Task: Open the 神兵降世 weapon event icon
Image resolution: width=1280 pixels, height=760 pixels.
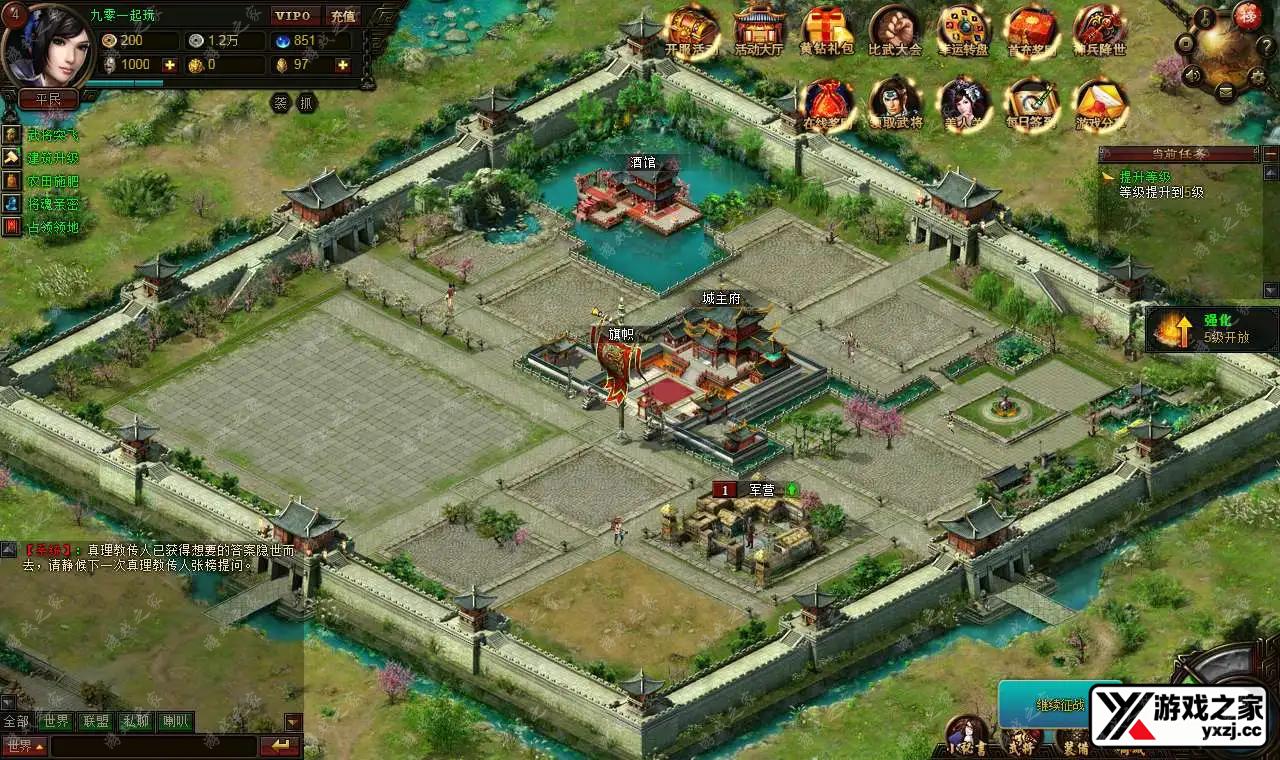Action: (x=1099, y=30)
